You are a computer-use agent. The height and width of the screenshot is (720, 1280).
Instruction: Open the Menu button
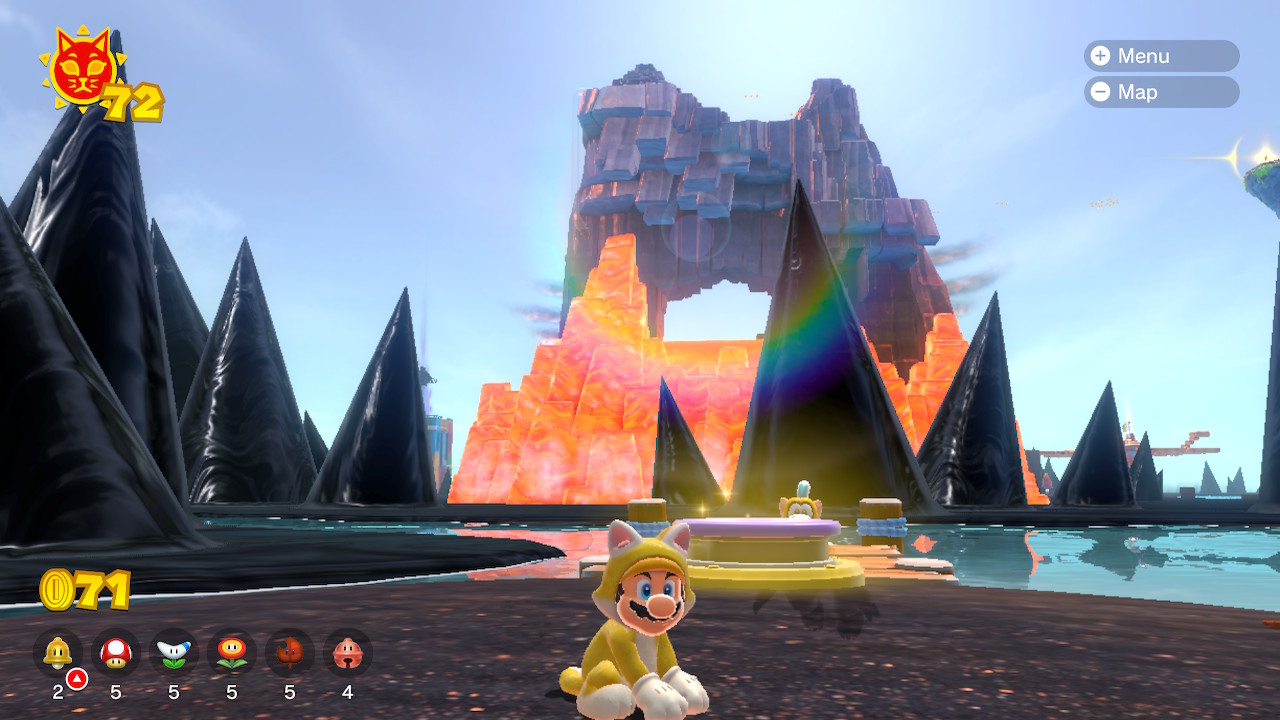pyautogui.click(x=1160, y=56)
